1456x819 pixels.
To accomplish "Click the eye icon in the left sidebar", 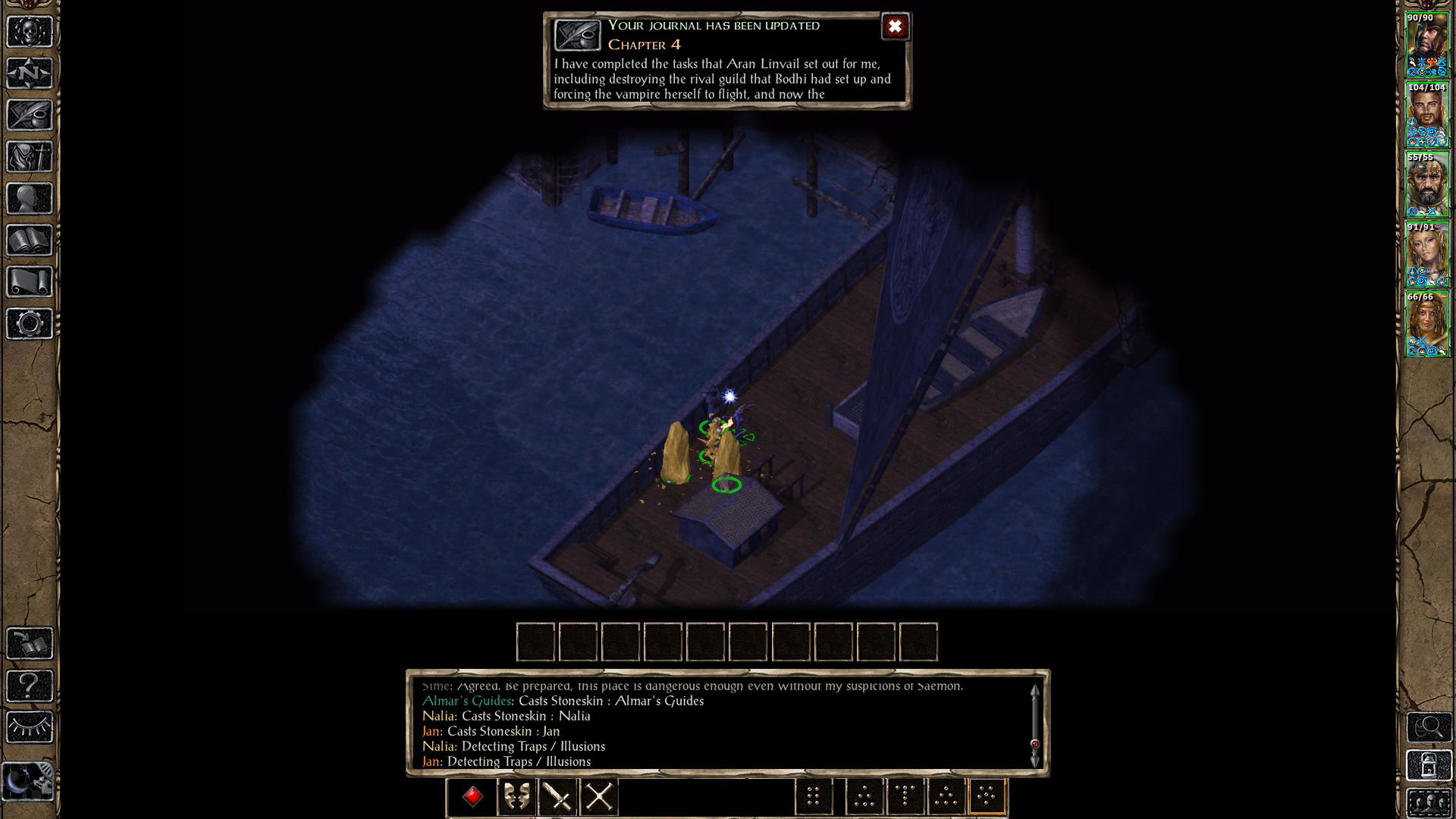I will (x=28, y=726).
